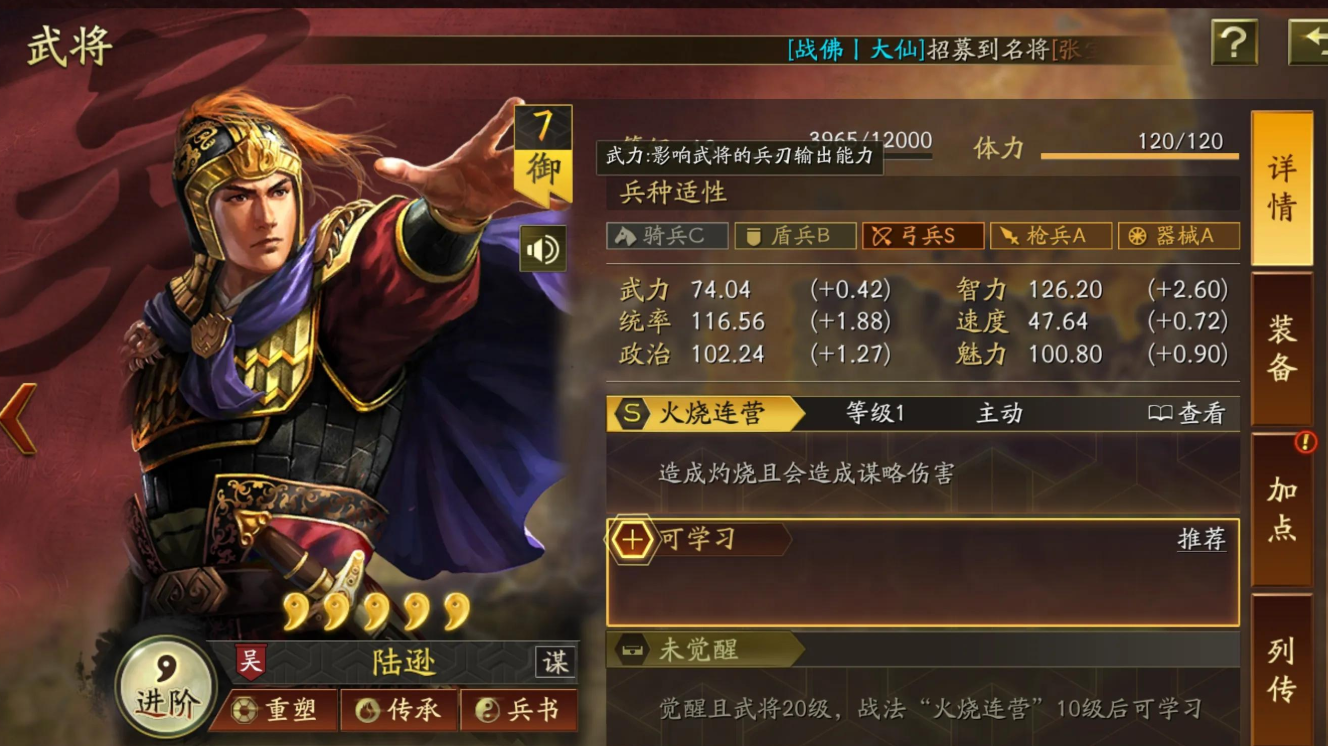Tap the 重塑 reshape icon

click(x=273, y=709)
